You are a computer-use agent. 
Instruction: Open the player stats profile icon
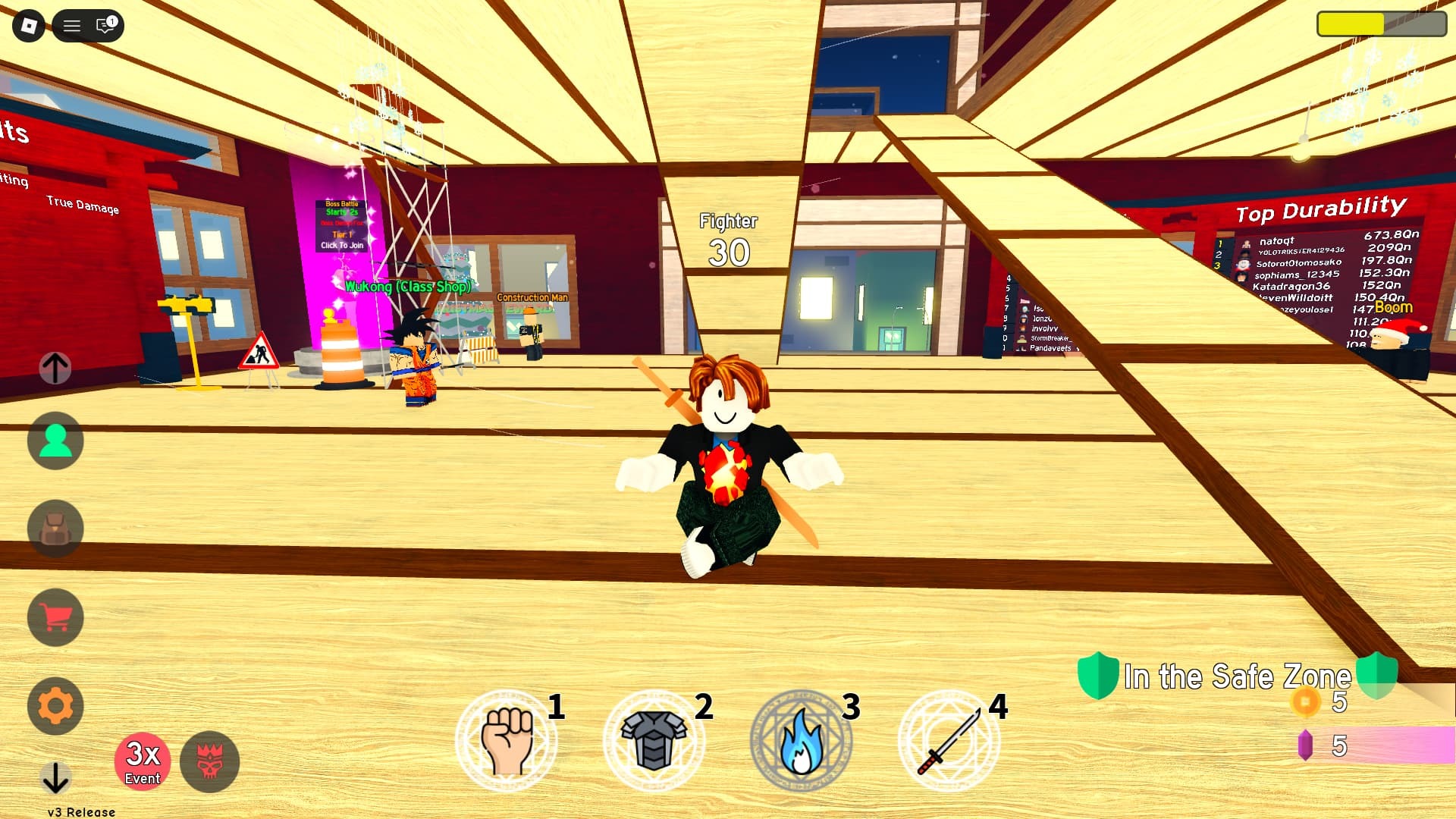[x=54, y=441]
